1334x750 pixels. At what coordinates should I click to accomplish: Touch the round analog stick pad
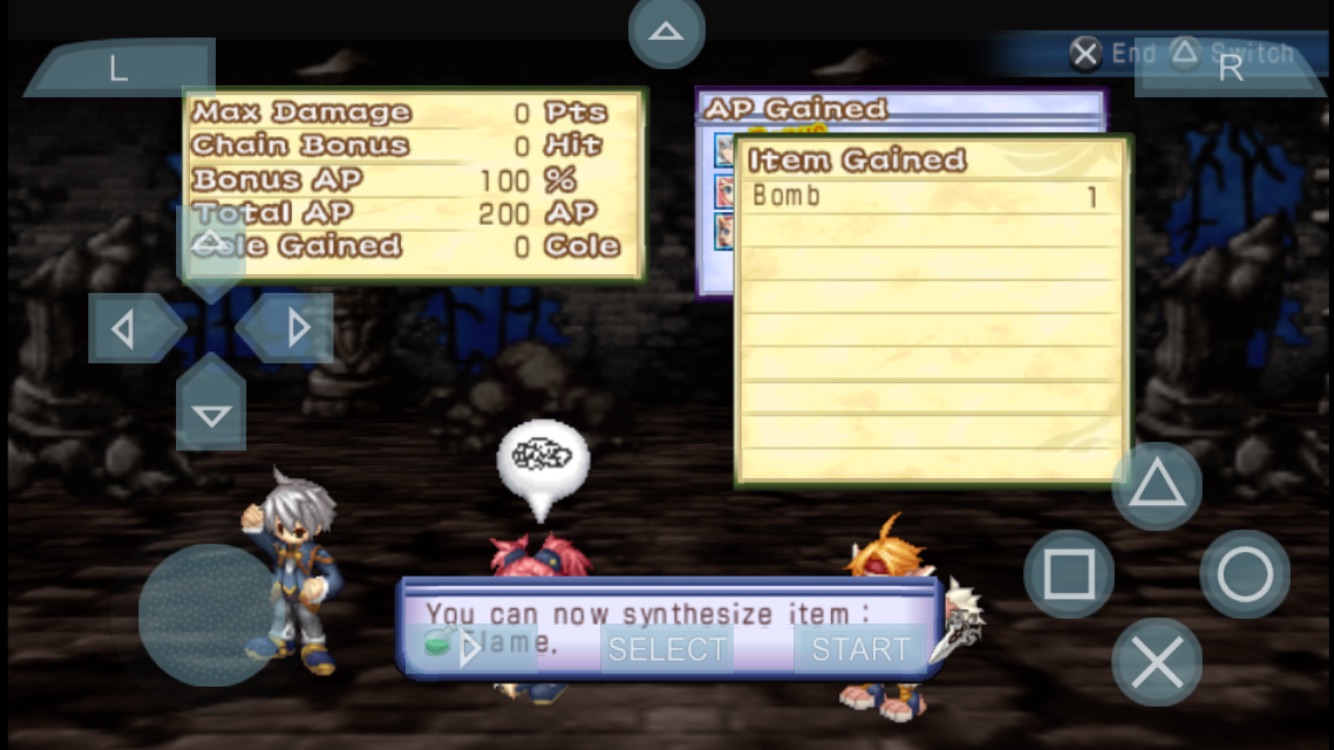click(x=208, y=614)
